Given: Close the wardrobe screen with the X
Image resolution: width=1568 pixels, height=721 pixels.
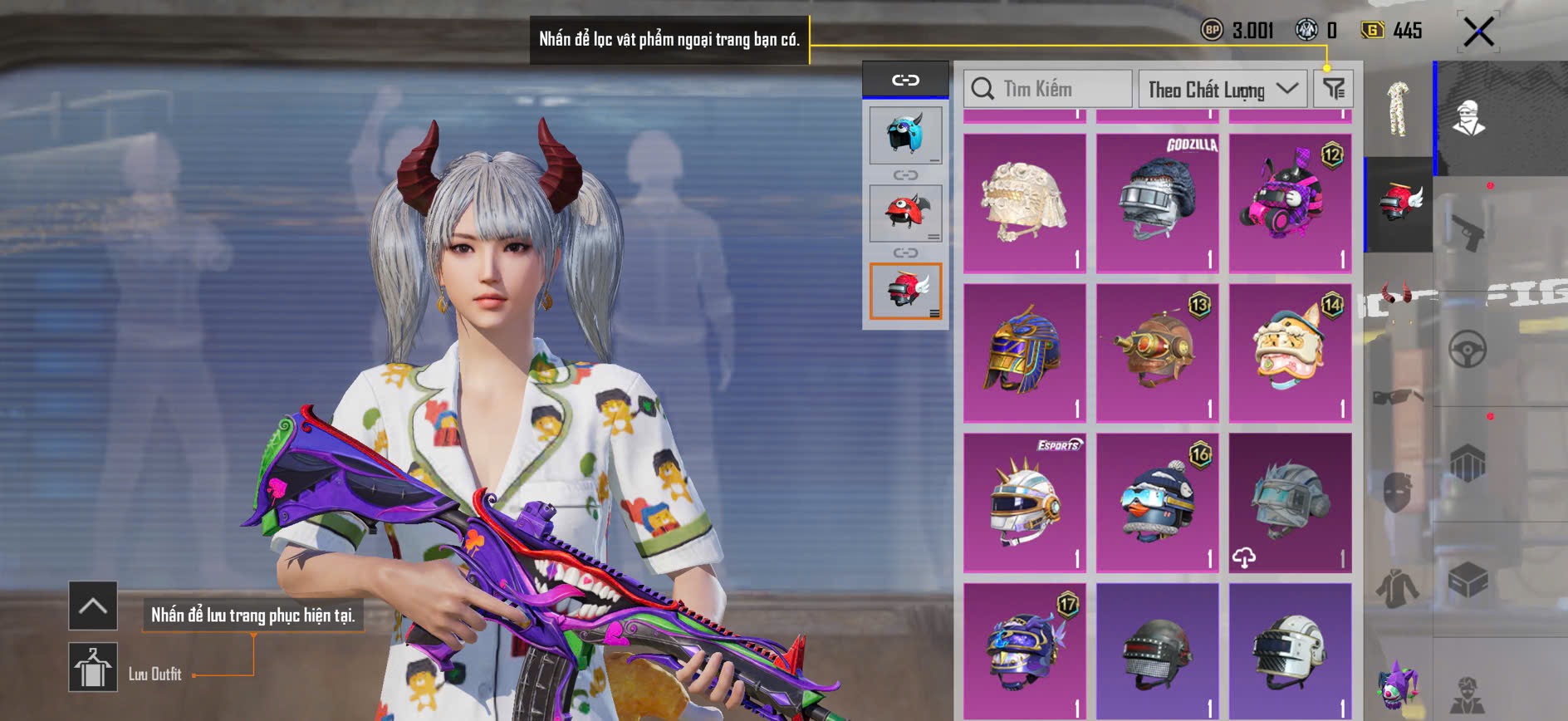Looking at the screenshot, I should pyautogui.click(x=1478, y=32).
